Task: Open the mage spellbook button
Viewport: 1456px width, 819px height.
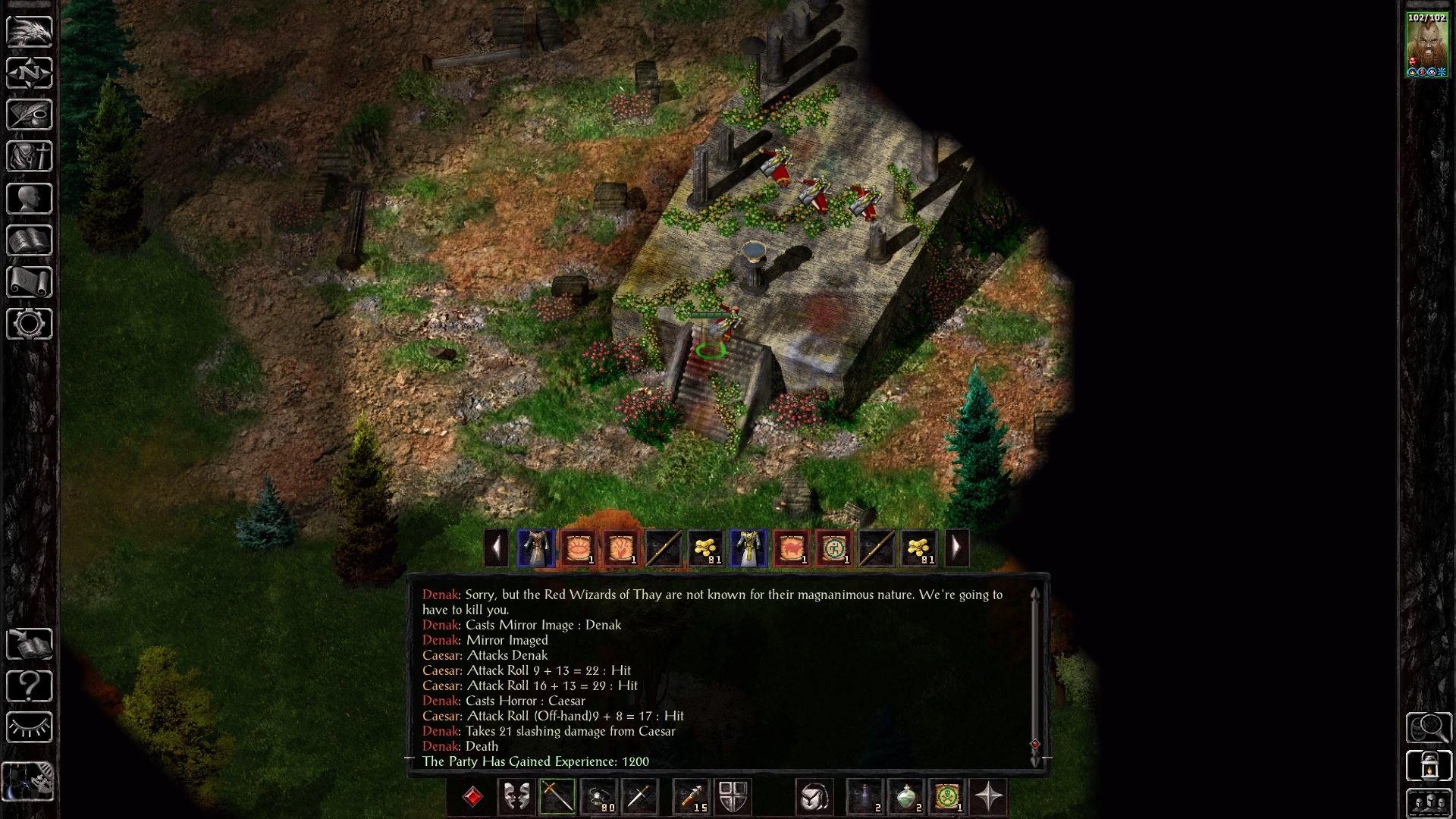Action: click(30, 240)
